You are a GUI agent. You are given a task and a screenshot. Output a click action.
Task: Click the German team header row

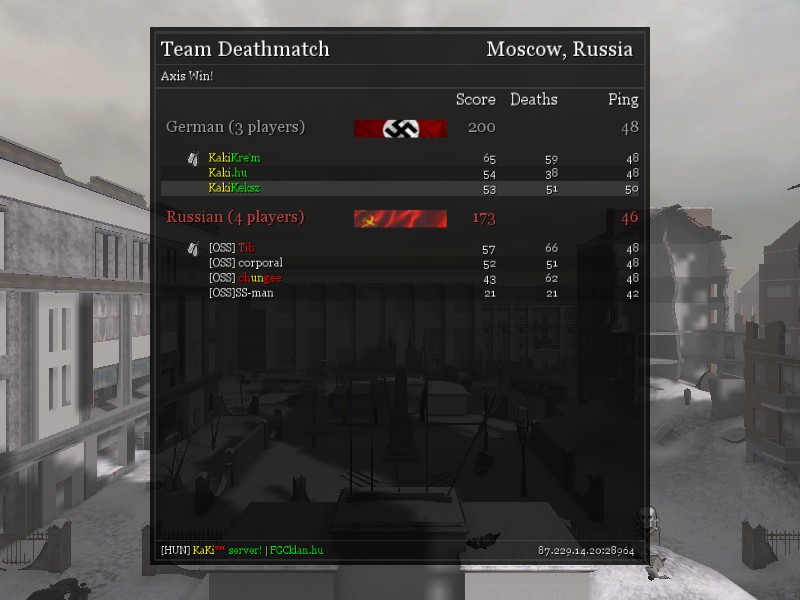coord(236,127)
